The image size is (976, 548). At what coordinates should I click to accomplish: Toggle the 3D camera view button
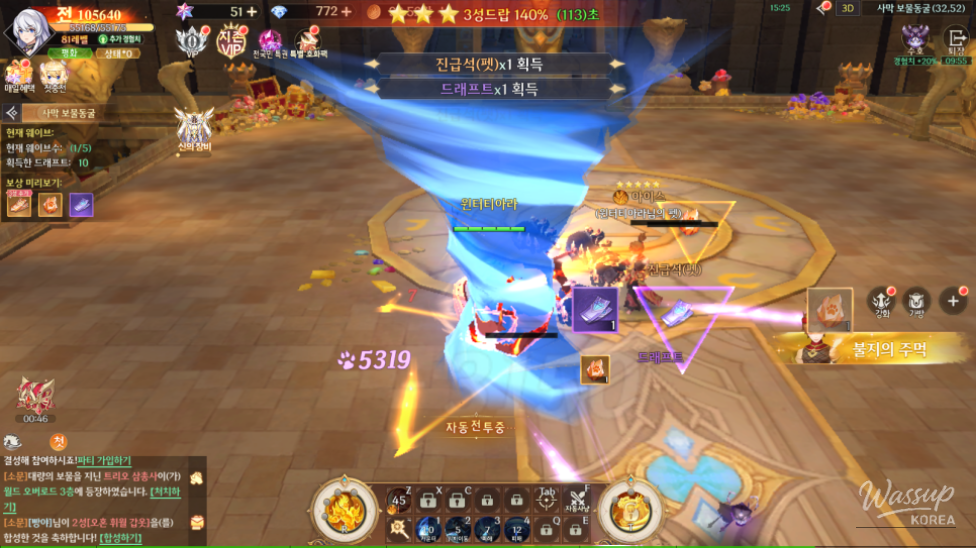[847, 8]
